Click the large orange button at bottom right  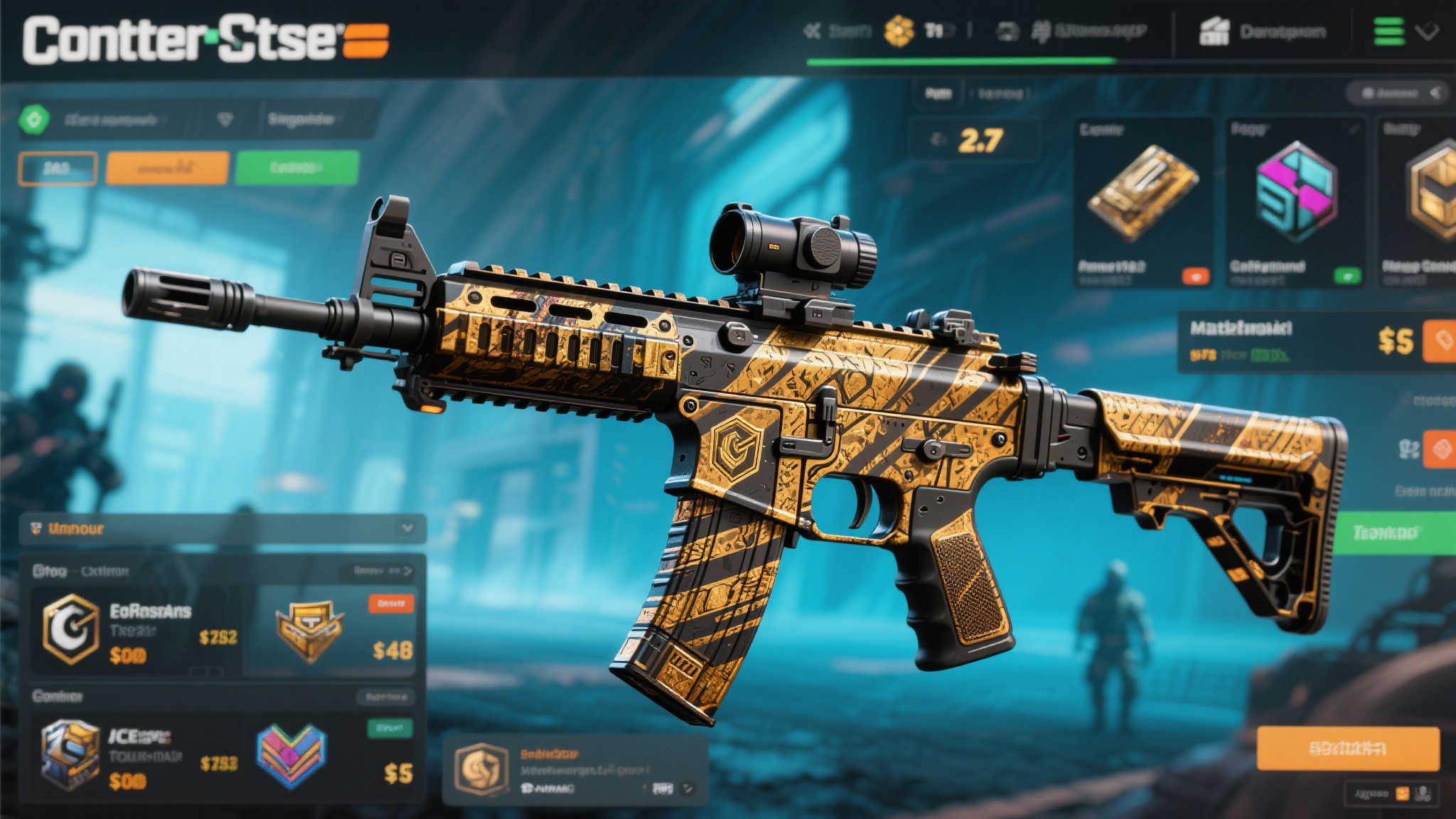pos(1347,748)
